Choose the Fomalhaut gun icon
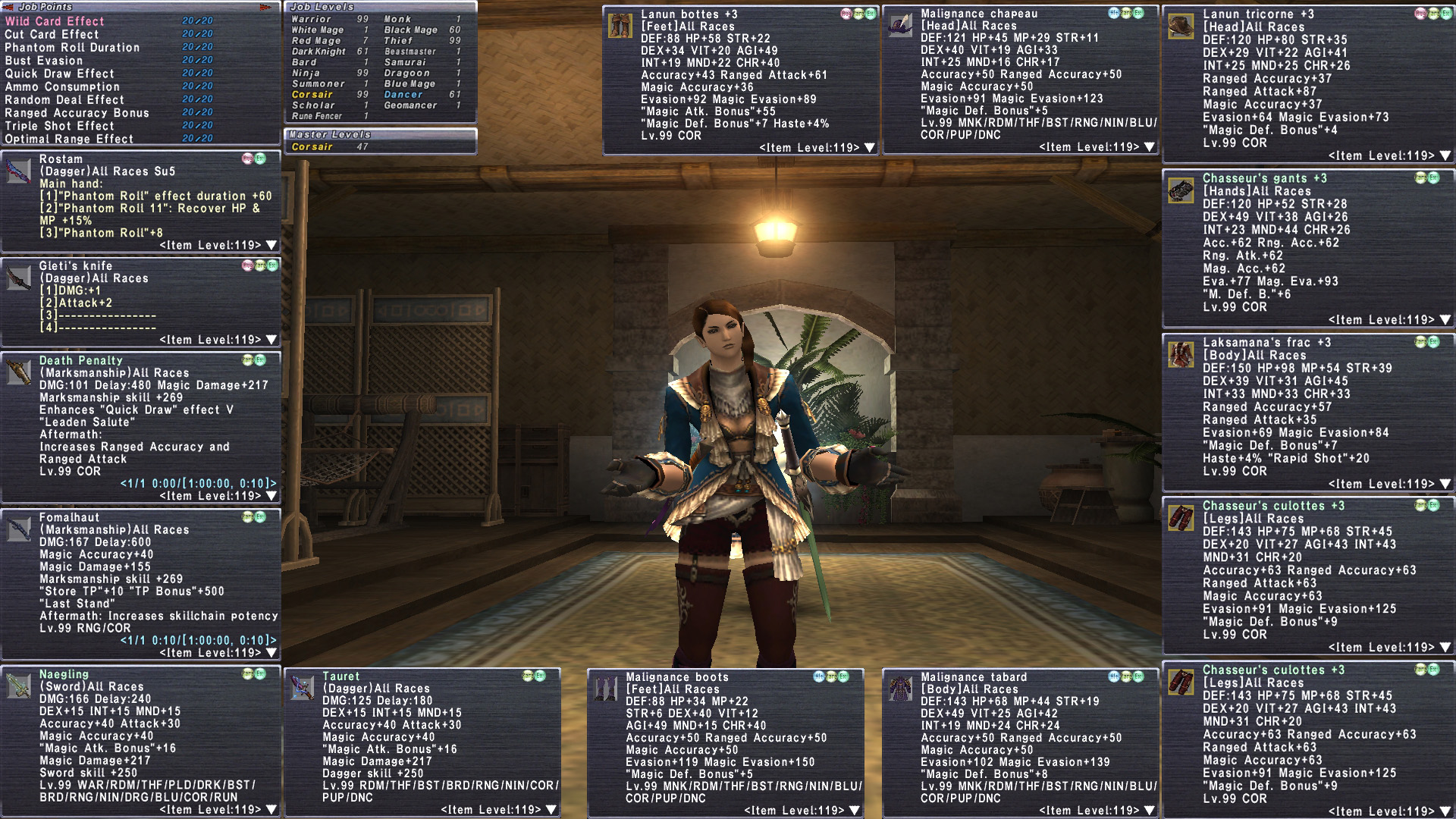The width and height of the screenshot is (1456, 819). tap(18, 529)
